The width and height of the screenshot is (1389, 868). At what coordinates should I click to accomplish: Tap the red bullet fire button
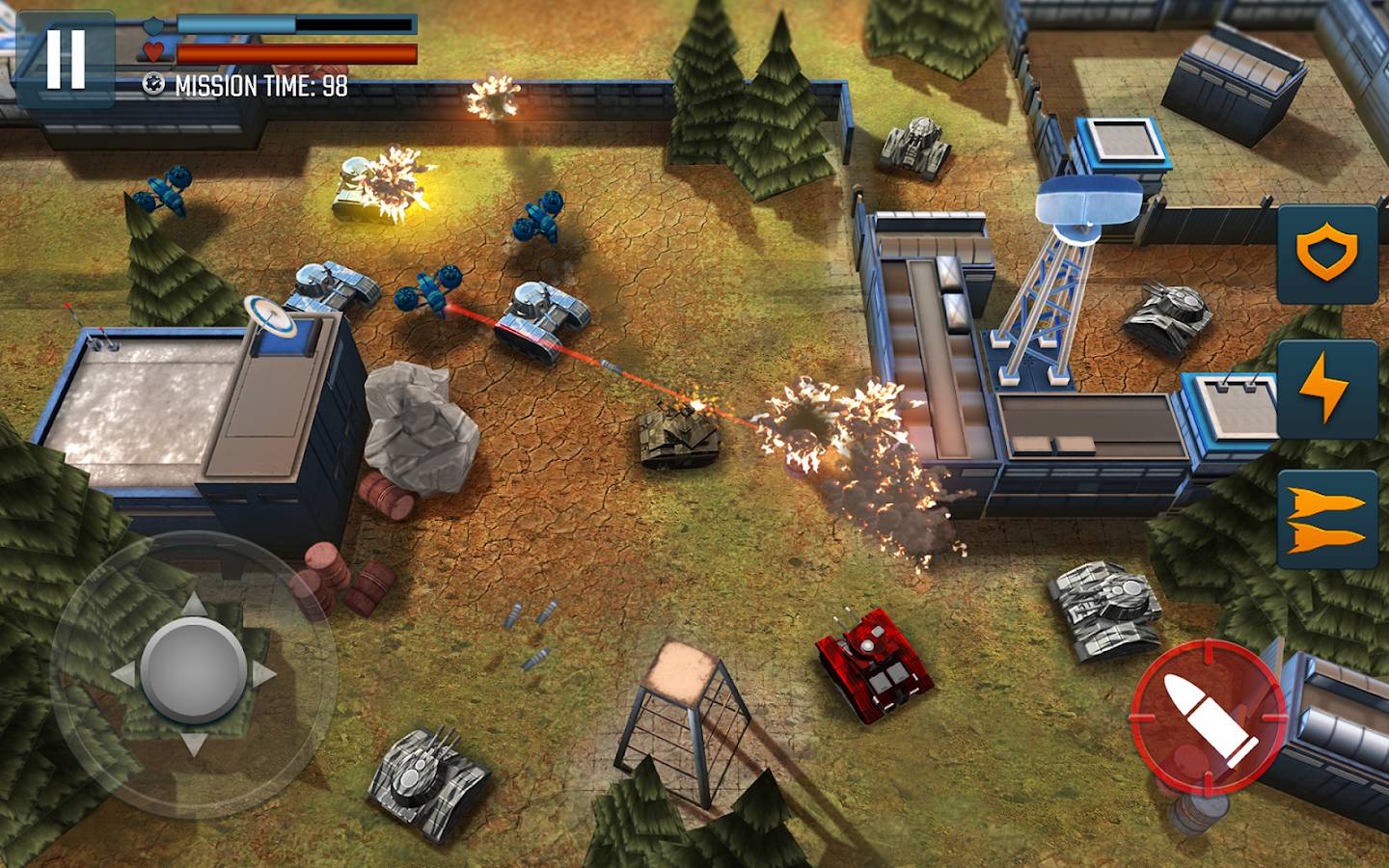[1209, 717]
